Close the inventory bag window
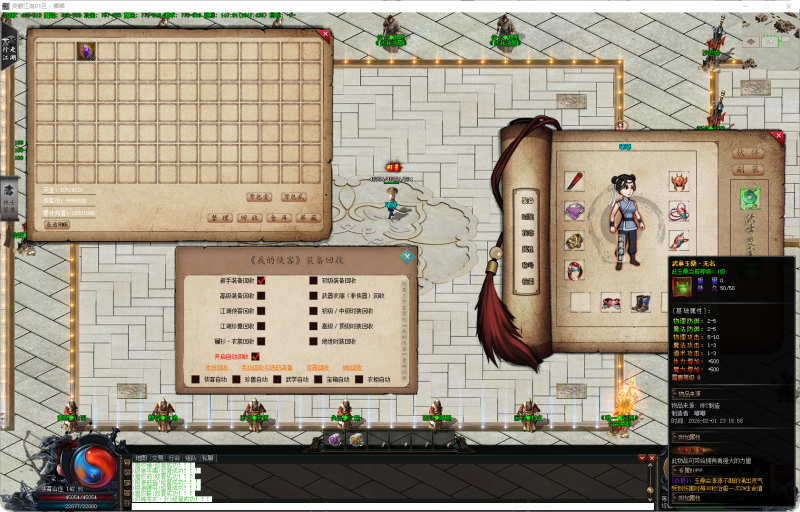 click(x=323, y=34)
